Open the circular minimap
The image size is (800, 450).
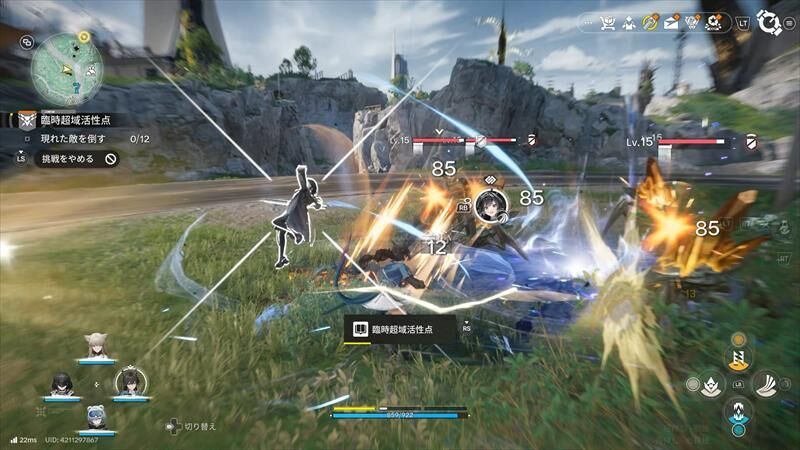[x=67, y=70]
